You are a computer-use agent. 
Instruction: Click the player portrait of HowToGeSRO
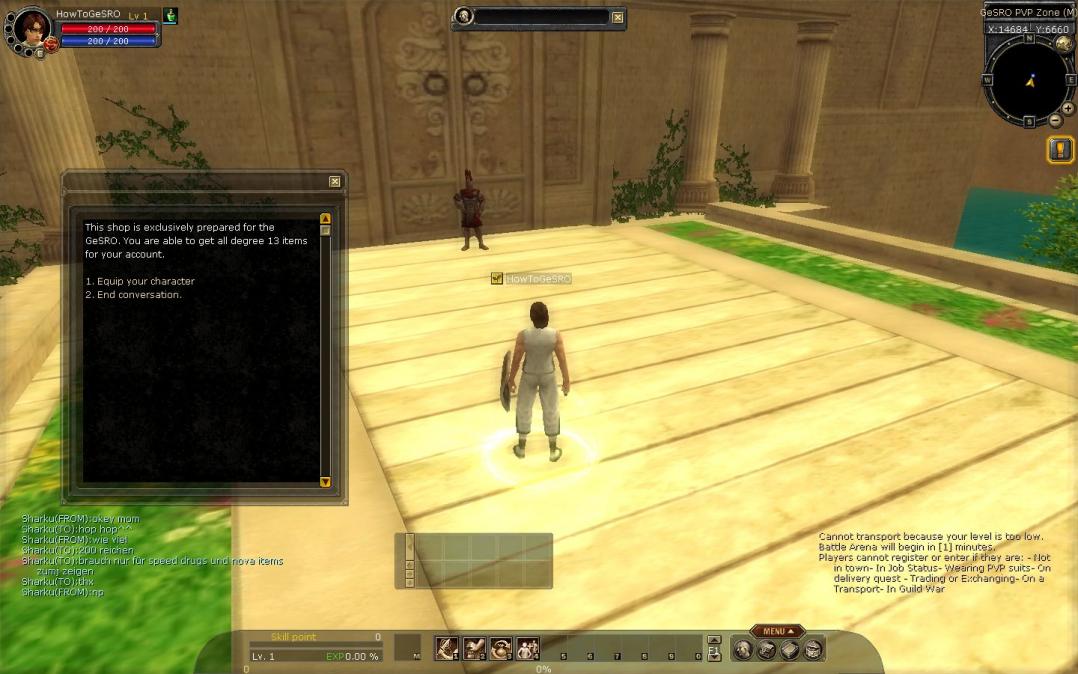coord(32,27)
